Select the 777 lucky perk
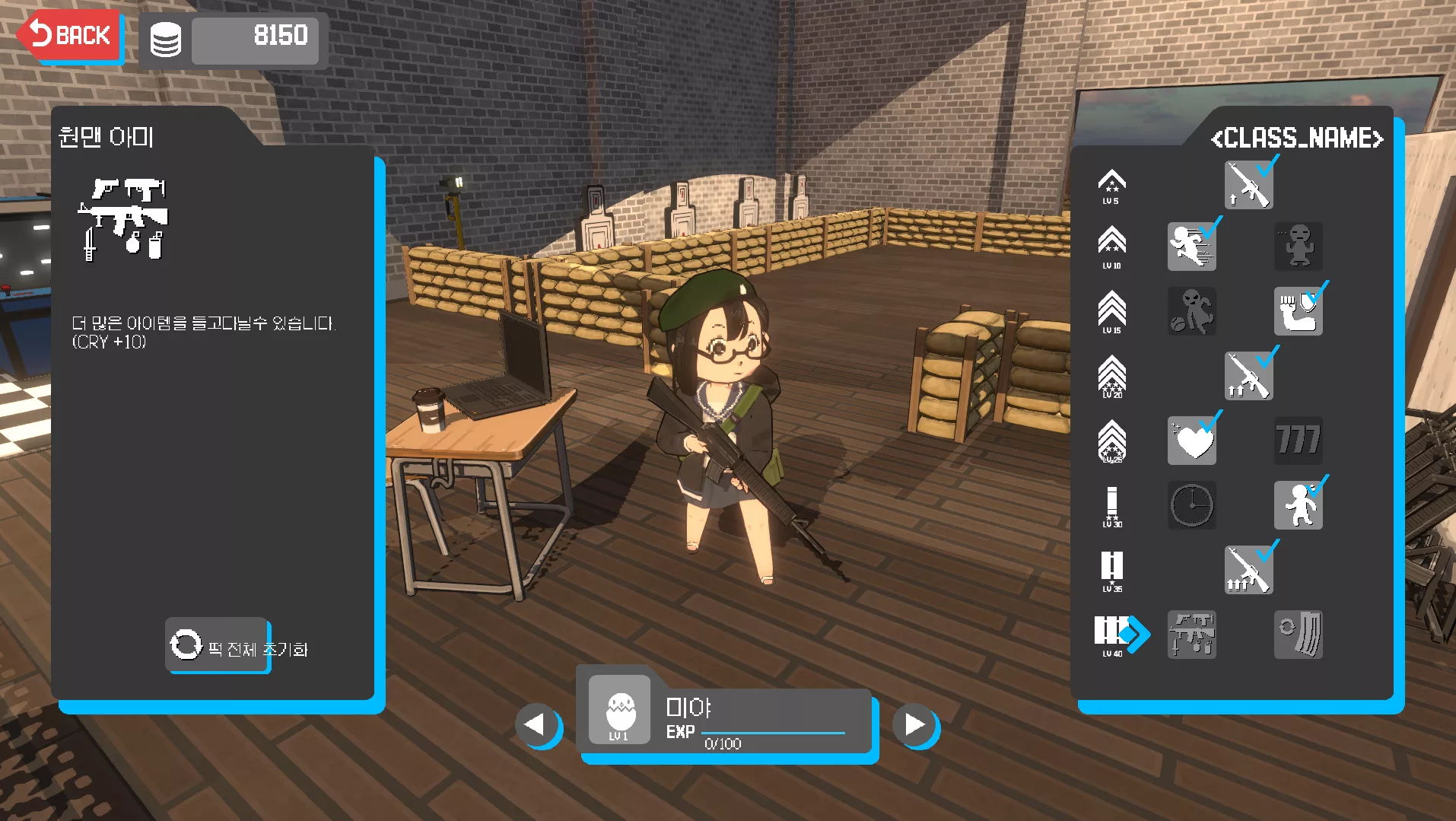 tap(1298, 441)
